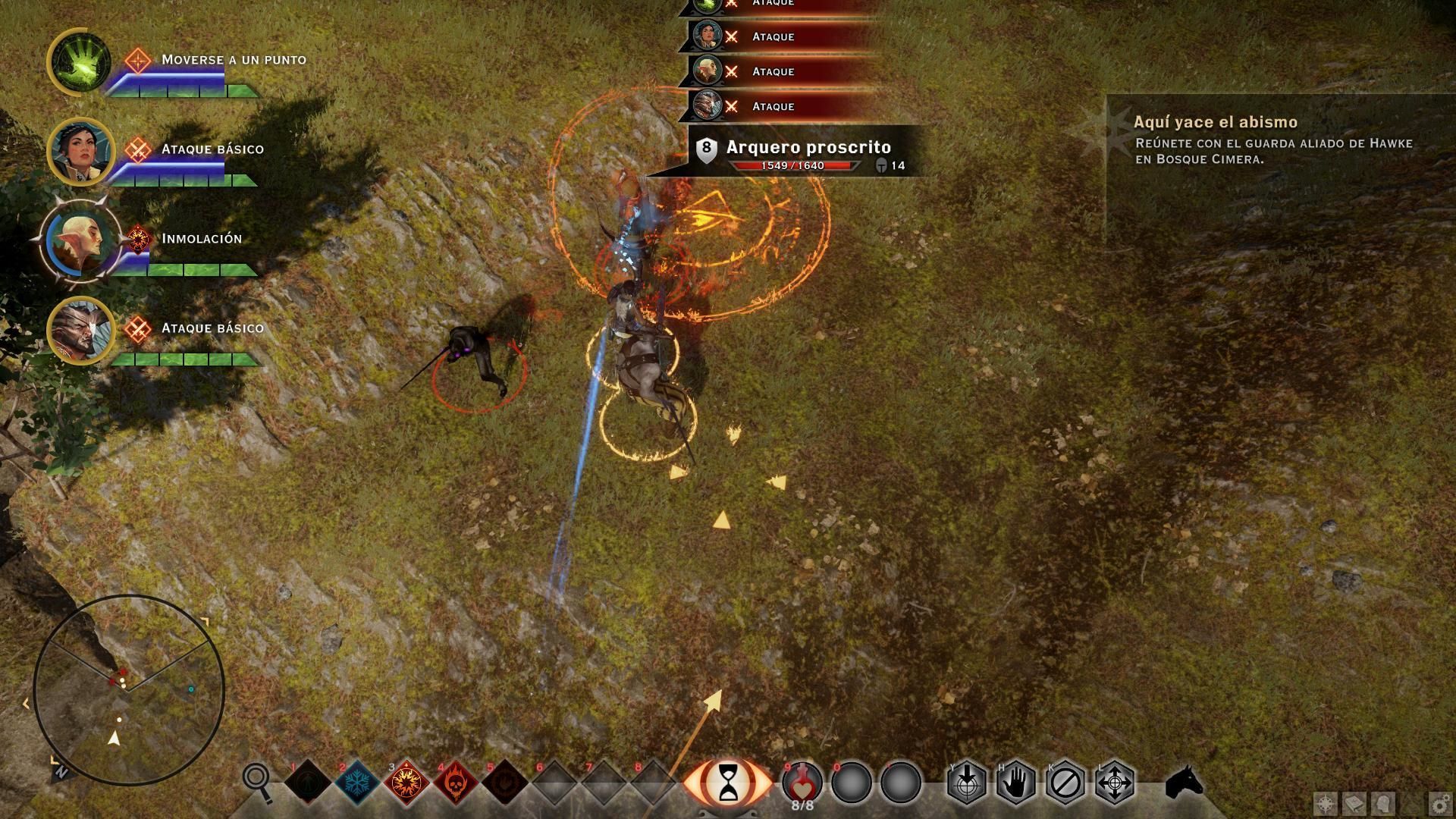The height and width of the screenshot is (819, 1456).
Task: Open the journal book icon
Action: [1354, 803]
